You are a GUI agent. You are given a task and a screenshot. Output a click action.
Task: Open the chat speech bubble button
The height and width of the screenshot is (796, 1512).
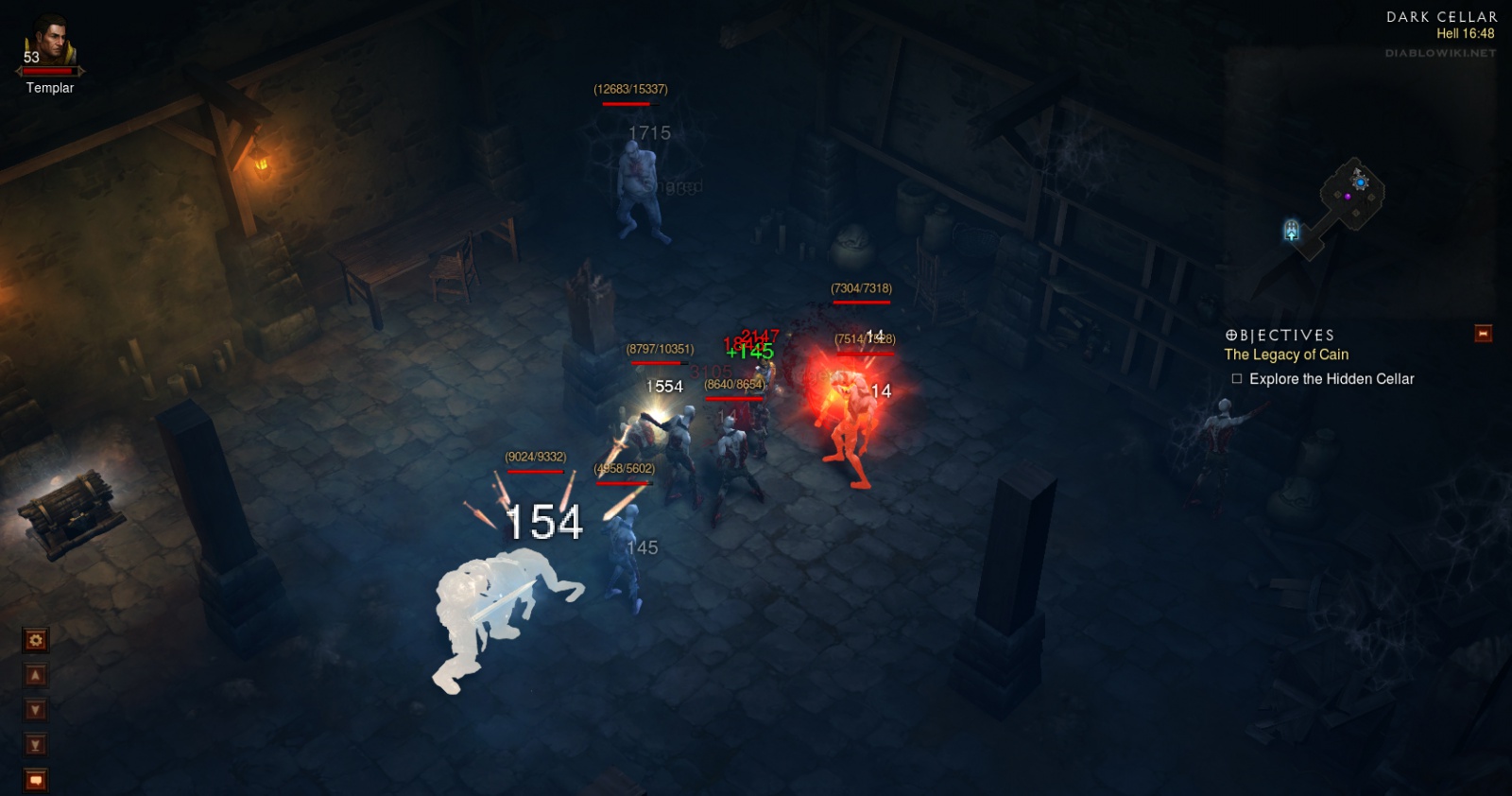(35, 780)
